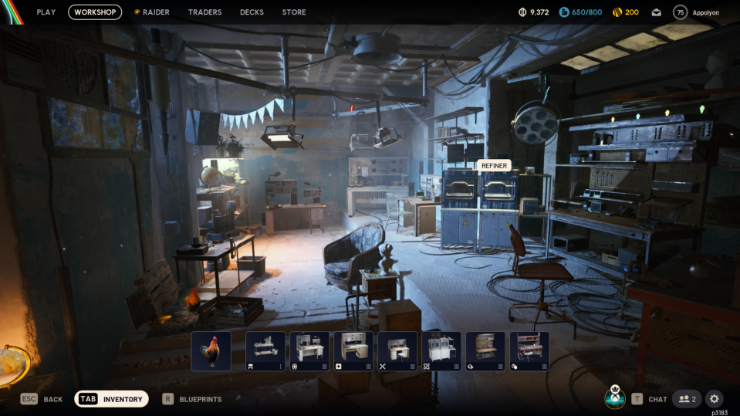The width and height of the screenshot is (740, 416).
Task: Open the Inventory
Action: pos(112,399)
